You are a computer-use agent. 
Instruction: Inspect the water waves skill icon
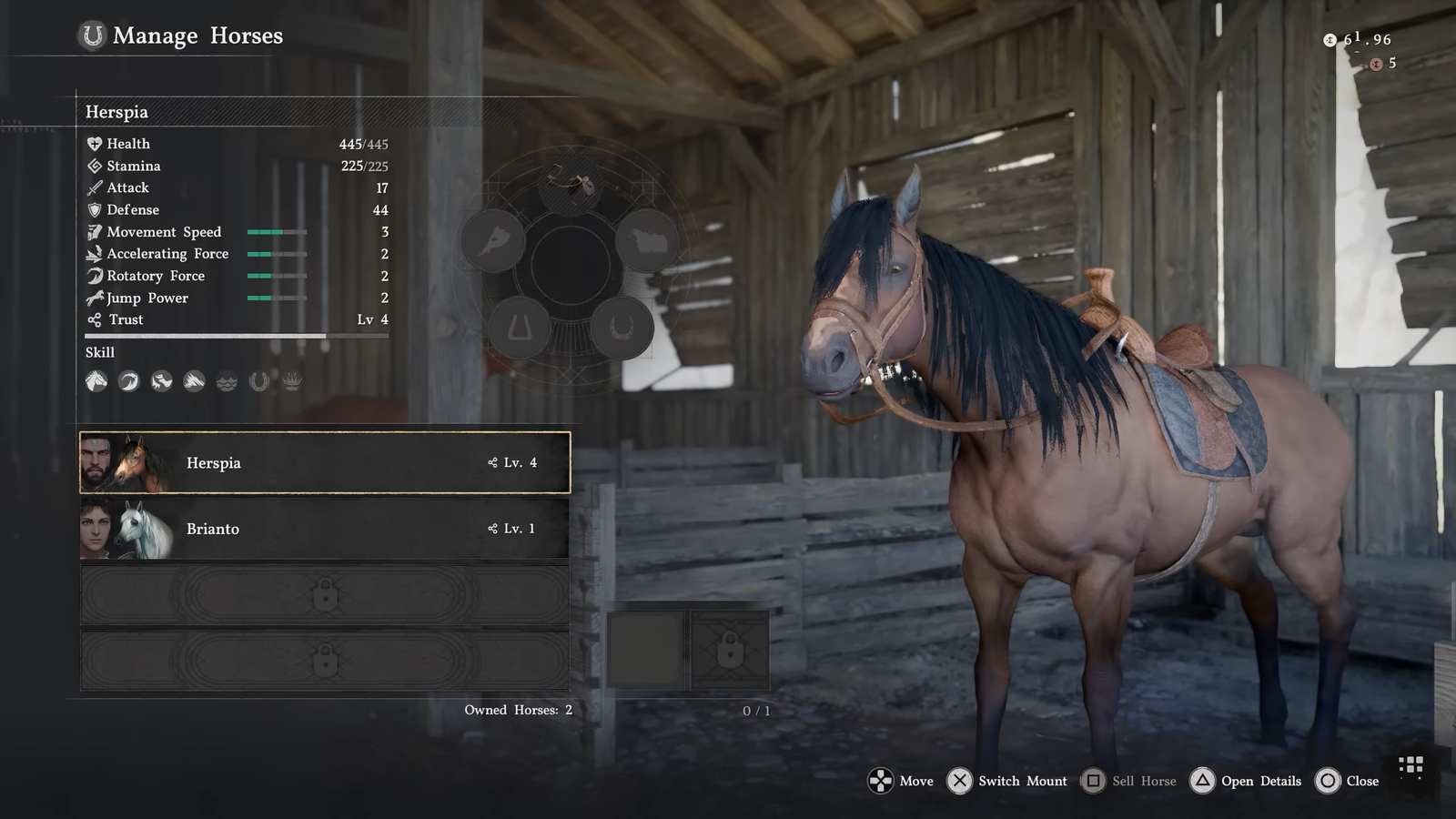click(x=227, y=381)
